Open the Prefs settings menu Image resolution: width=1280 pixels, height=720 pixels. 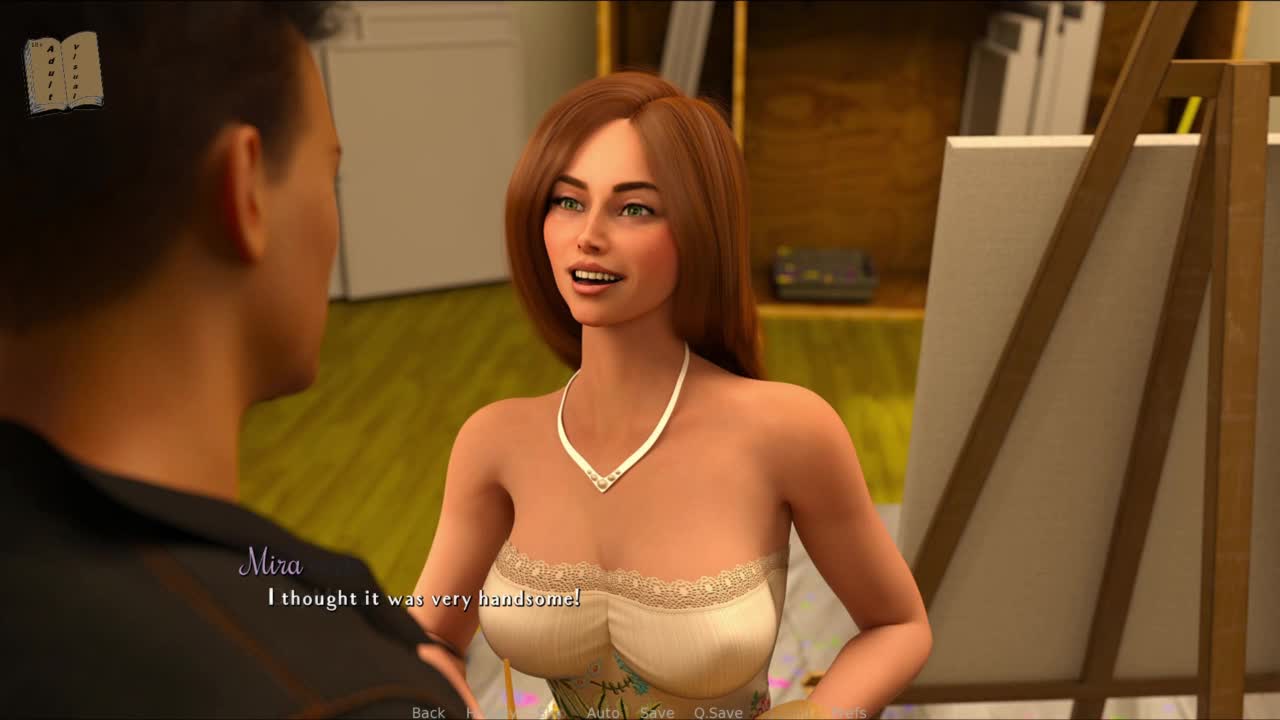tap(849, 712)
